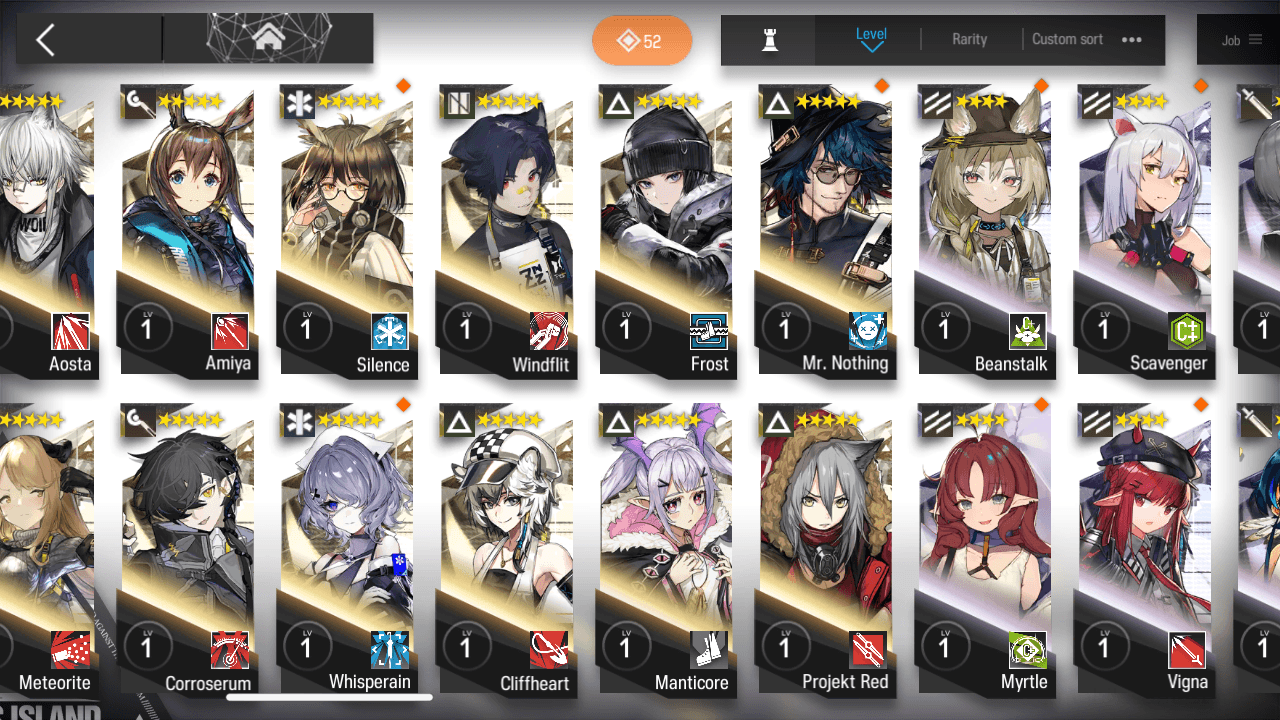Open Scavenger's operator card
The height and width of the screenshot is (720, 1280).
[x=1144, y=230]
